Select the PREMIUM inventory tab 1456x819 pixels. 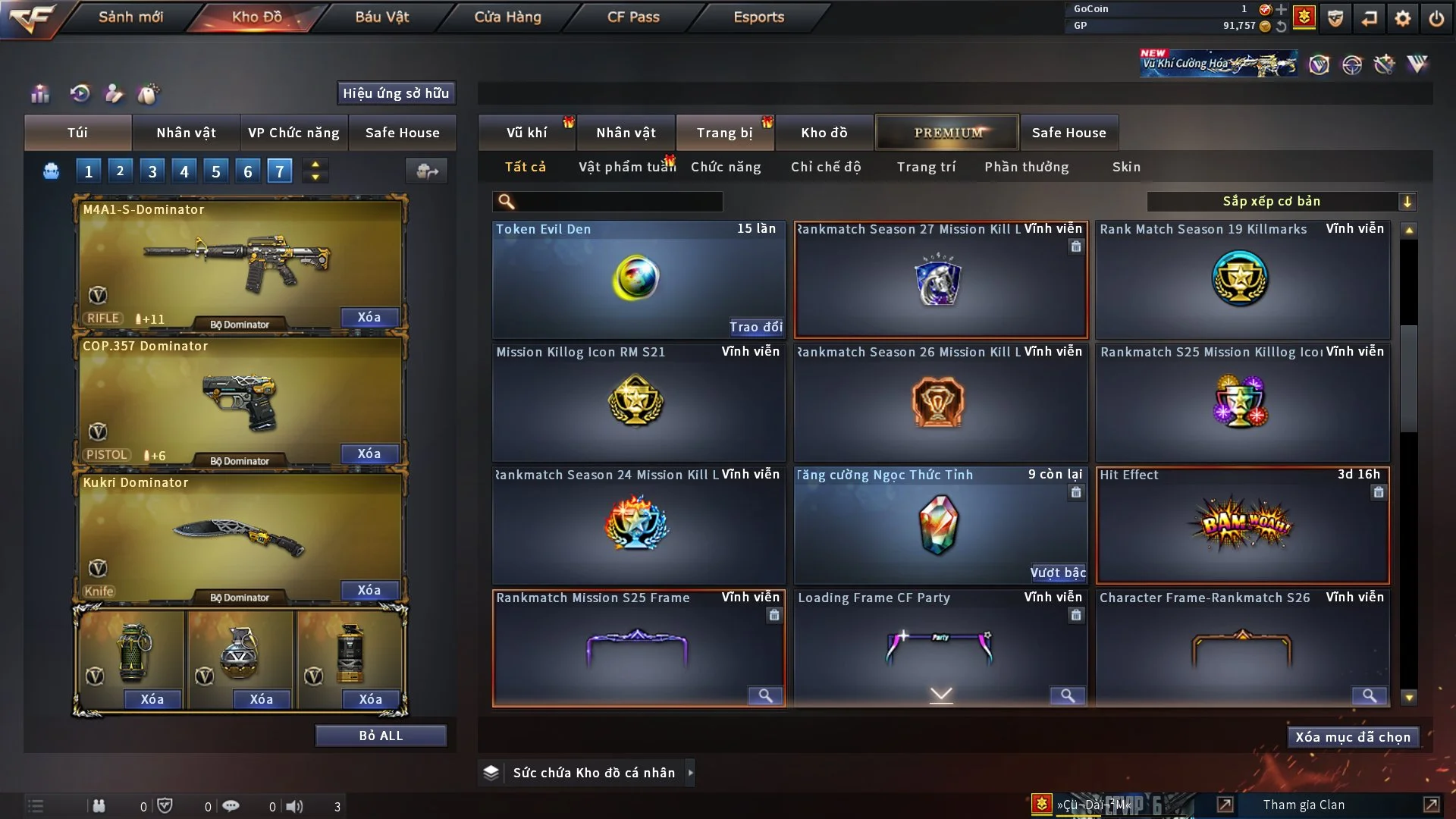947,133
